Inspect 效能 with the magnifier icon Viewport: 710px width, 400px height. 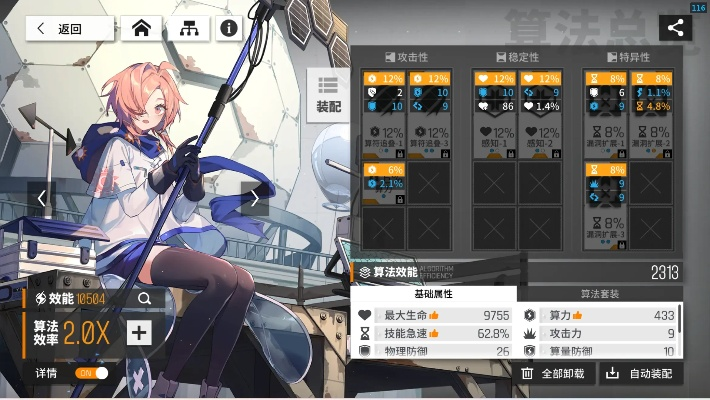(145, 298)
